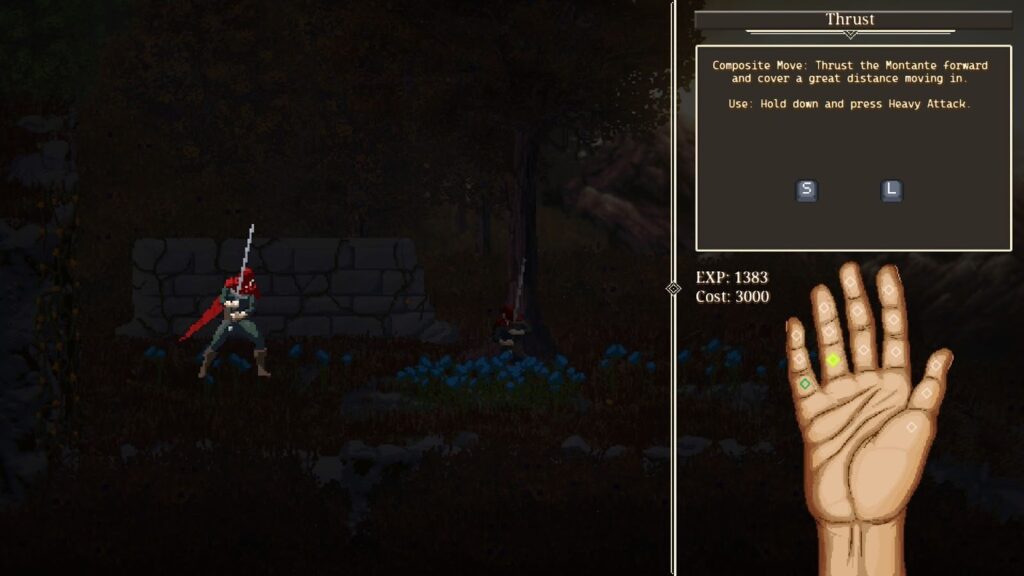
Task: Choose the middle-segment node on the pinky finger
Action: pos(799,357)
